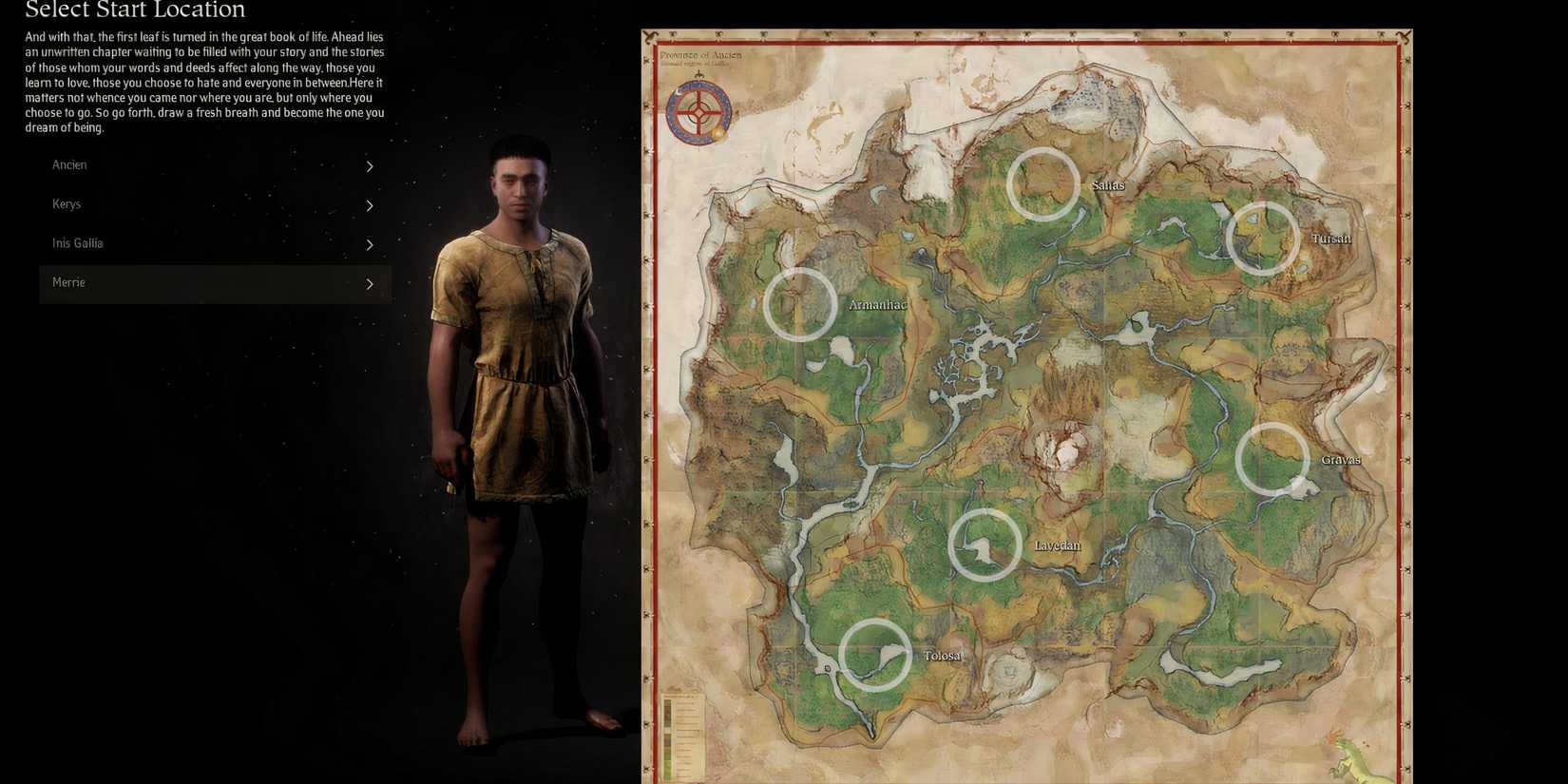Select the Gravas start location marker
The image size is (1568, 784).
(1273, 459)
